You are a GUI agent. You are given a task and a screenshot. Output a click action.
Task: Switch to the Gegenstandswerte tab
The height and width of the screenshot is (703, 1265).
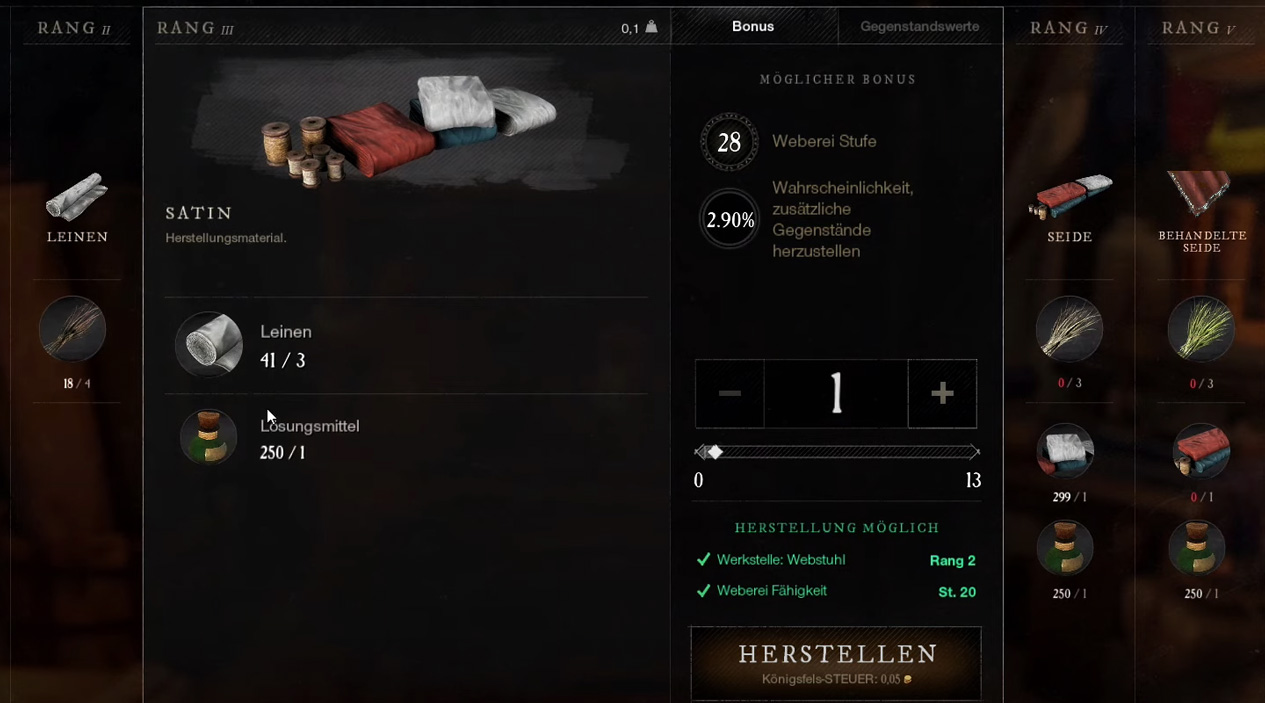pos(919,27)
